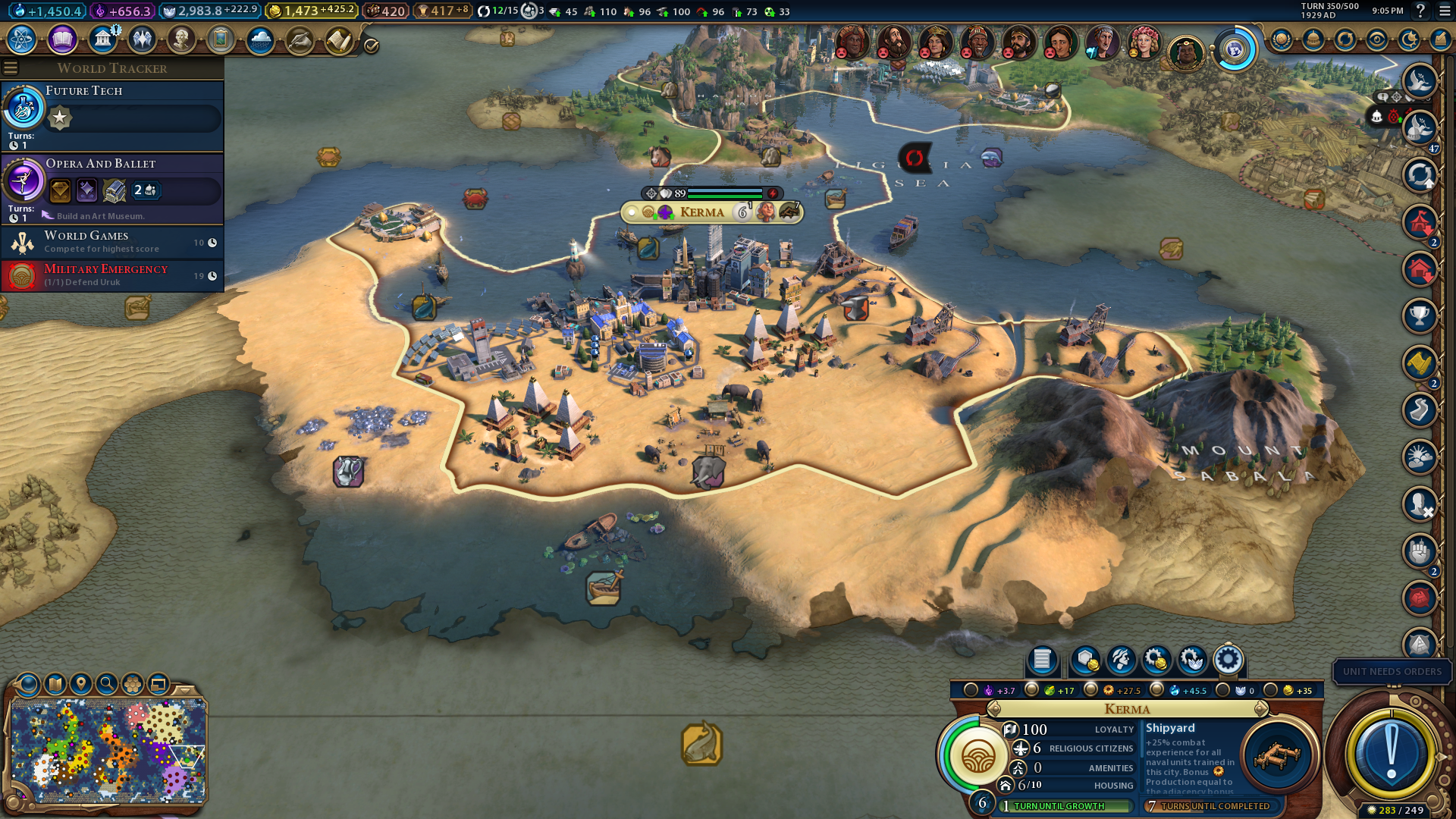Open the city details list icon
This screenshot has width=1456, height=819.
[1042, 660]
